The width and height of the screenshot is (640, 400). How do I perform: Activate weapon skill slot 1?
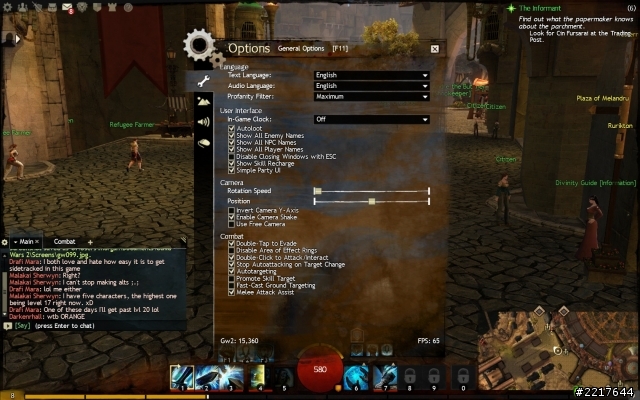coord(181,377)
